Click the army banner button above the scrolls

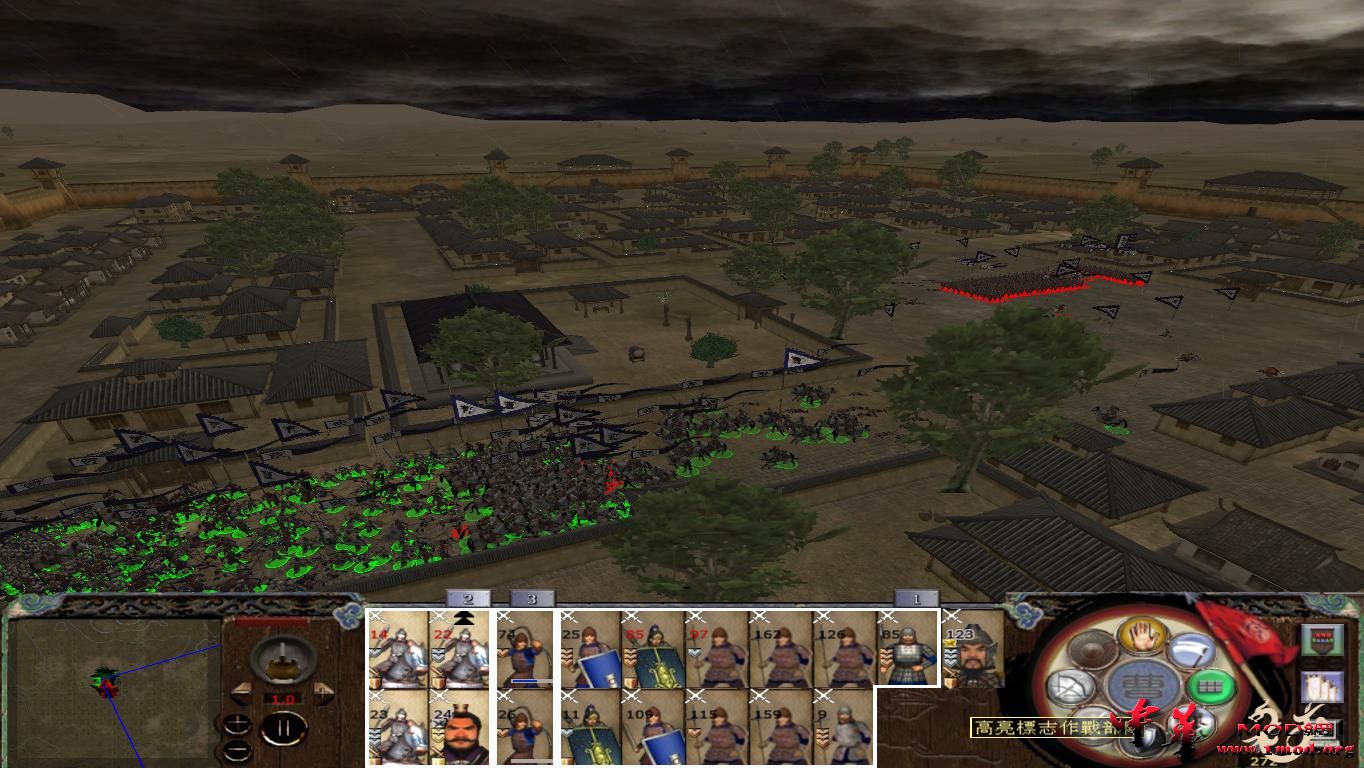click(x=1323, y=639)
